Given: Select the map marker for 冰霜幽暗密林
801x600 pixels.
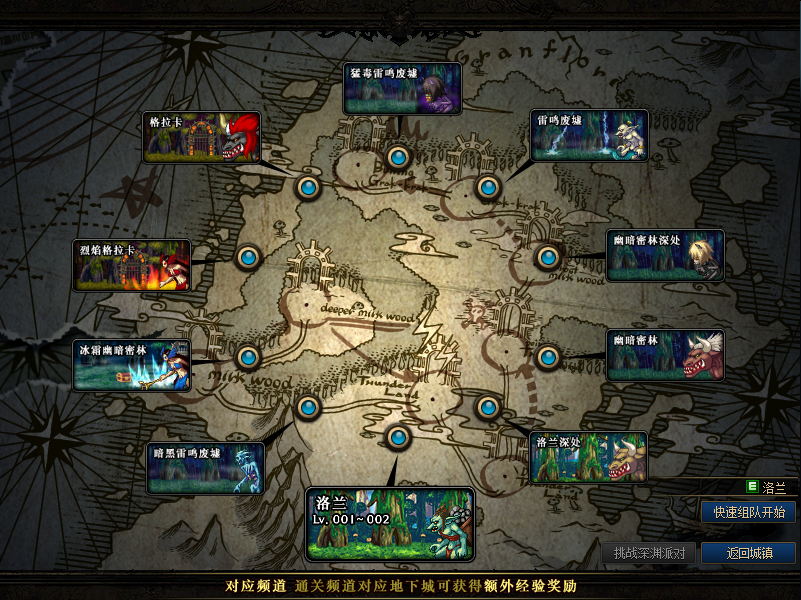Looking at the screenshot, I should point(248,357).
